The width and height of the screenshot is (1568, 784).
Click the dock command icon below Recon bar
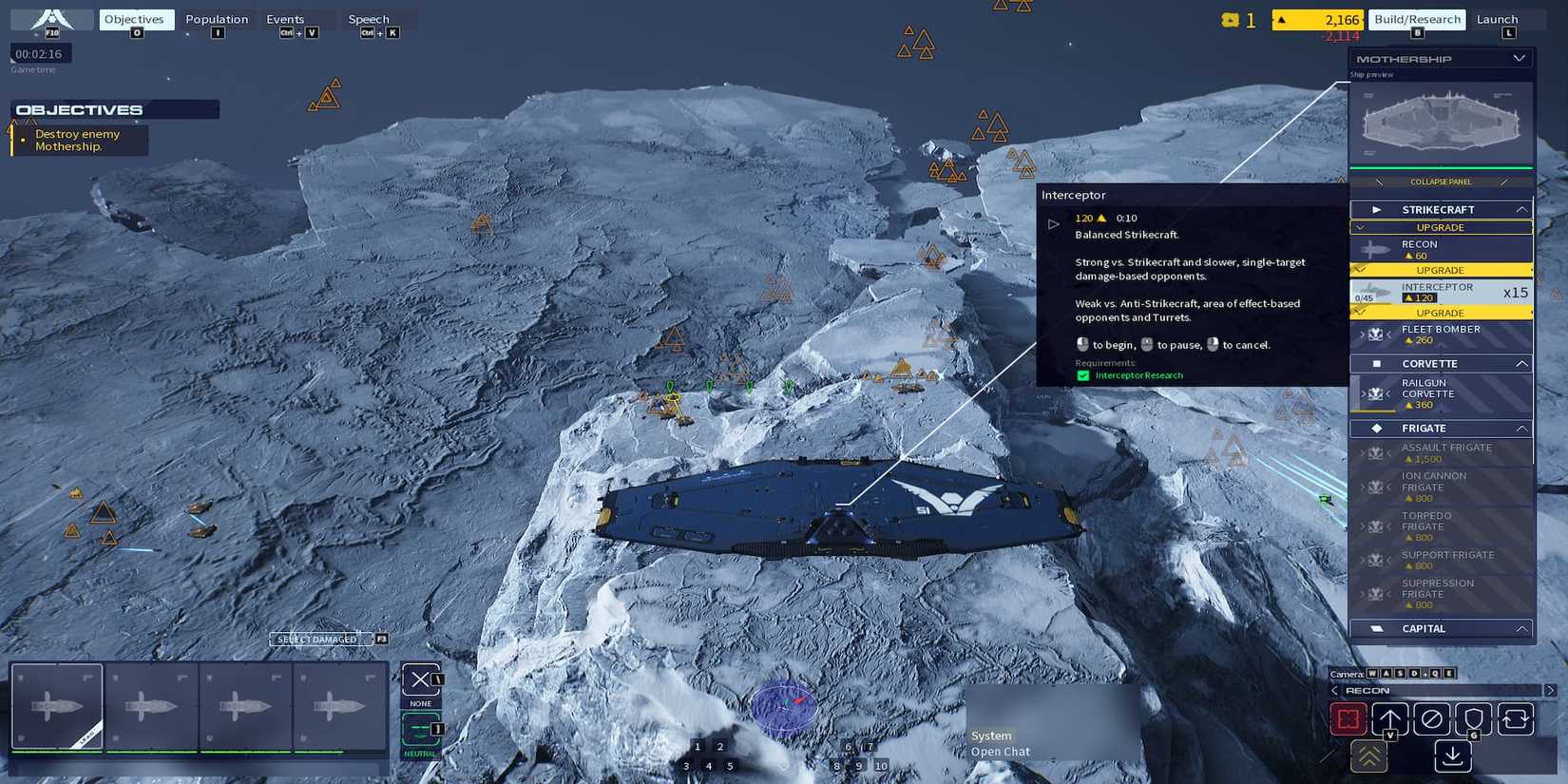pos(1452,755)
